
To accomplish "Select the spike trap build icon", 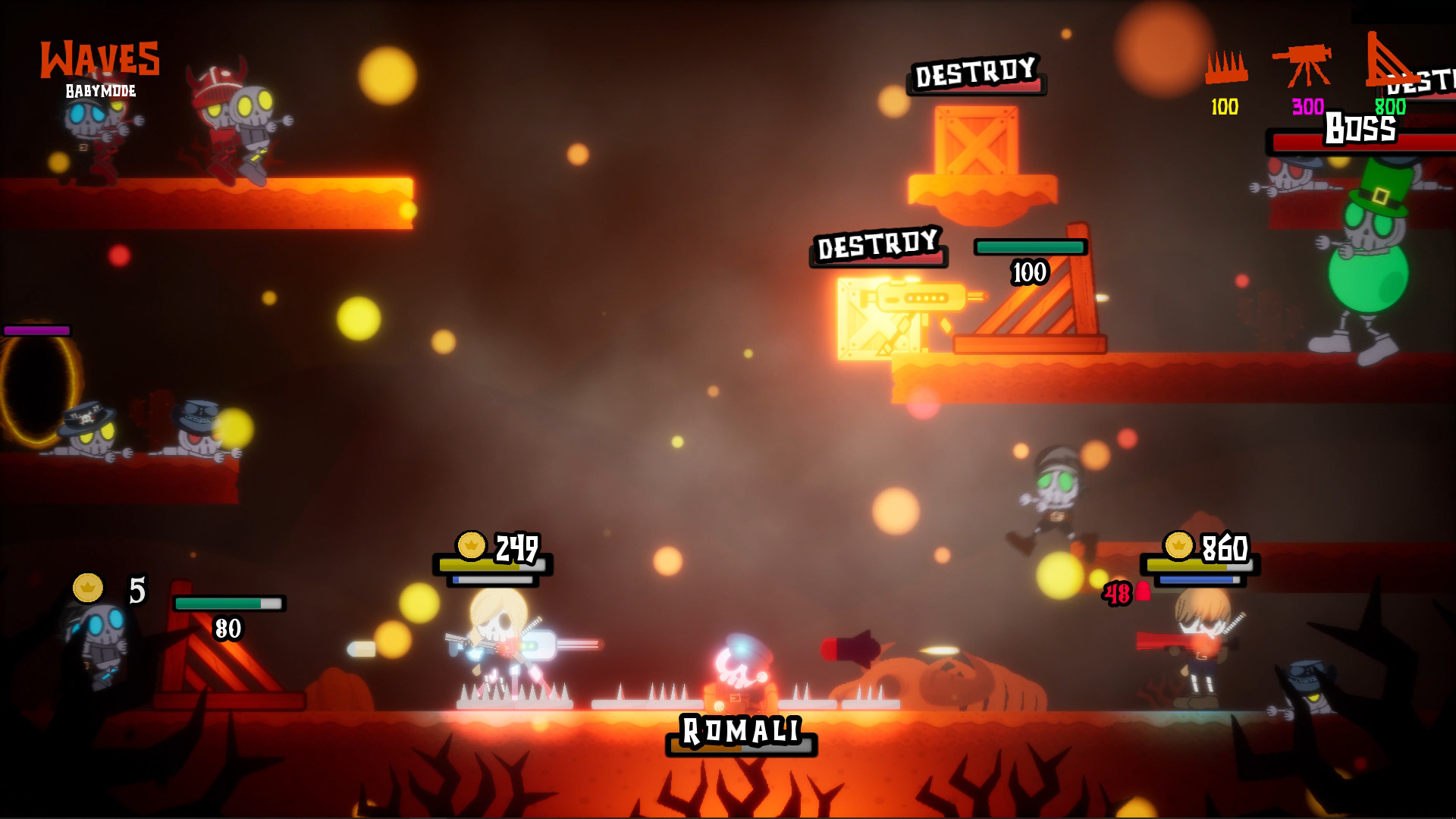I will [1225, 67].
